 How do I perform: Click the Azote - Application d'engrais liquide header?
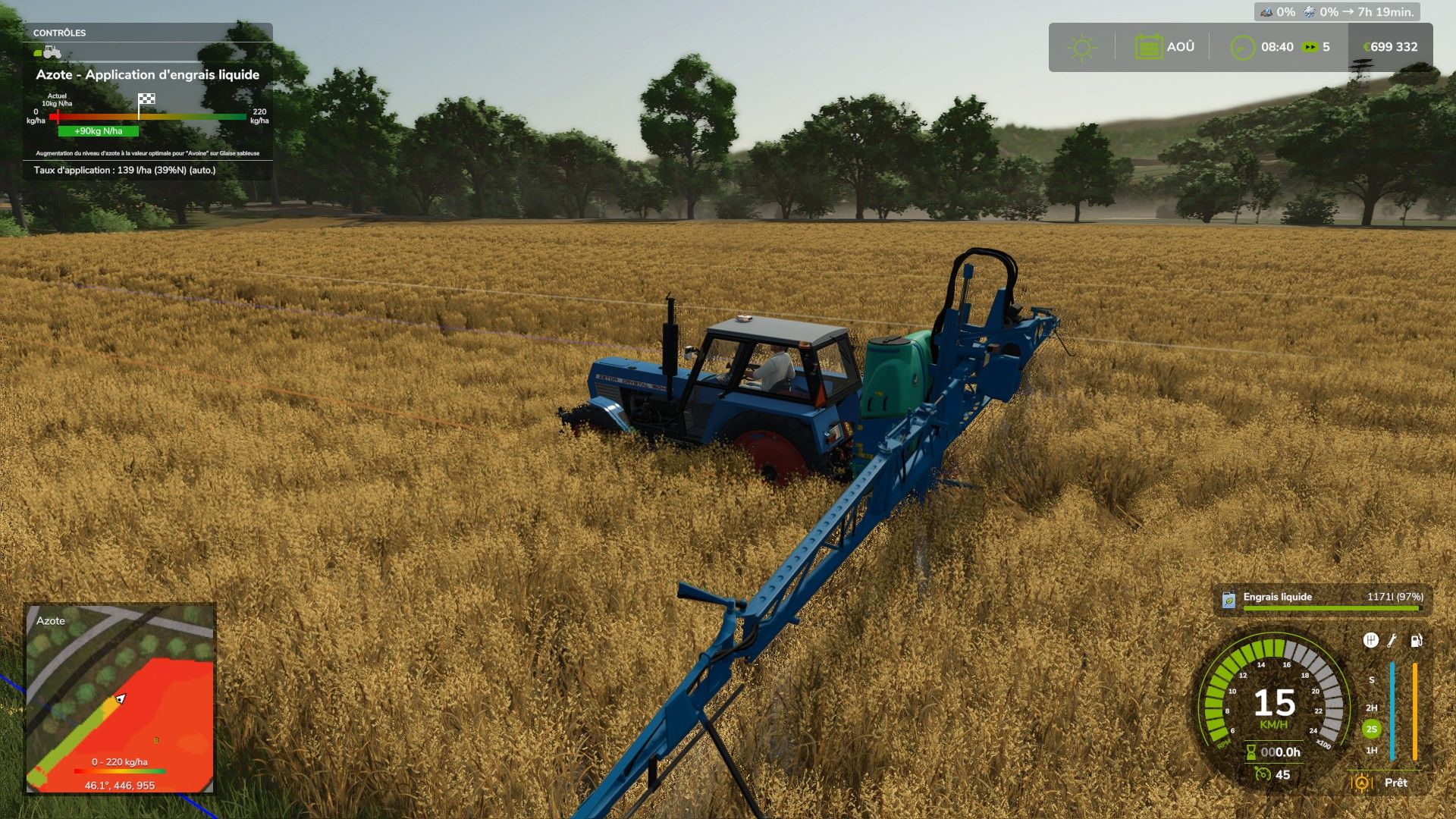(x=149, y=75)
